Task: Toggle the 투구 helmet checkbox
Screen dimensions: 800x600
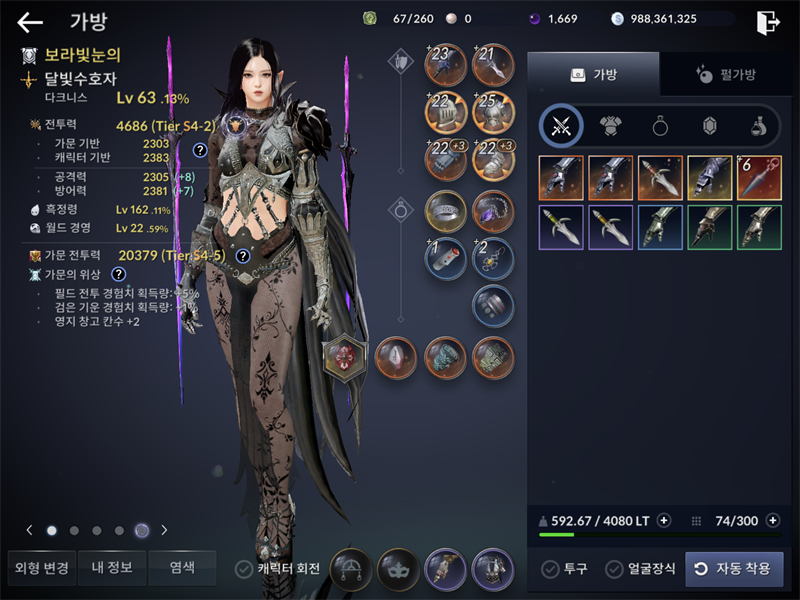Action: coord(550,569)
